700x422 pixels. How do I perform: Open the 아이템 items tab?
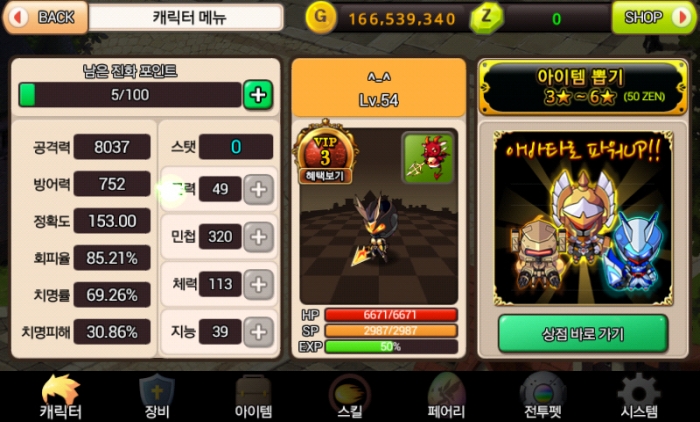[253, 397]
